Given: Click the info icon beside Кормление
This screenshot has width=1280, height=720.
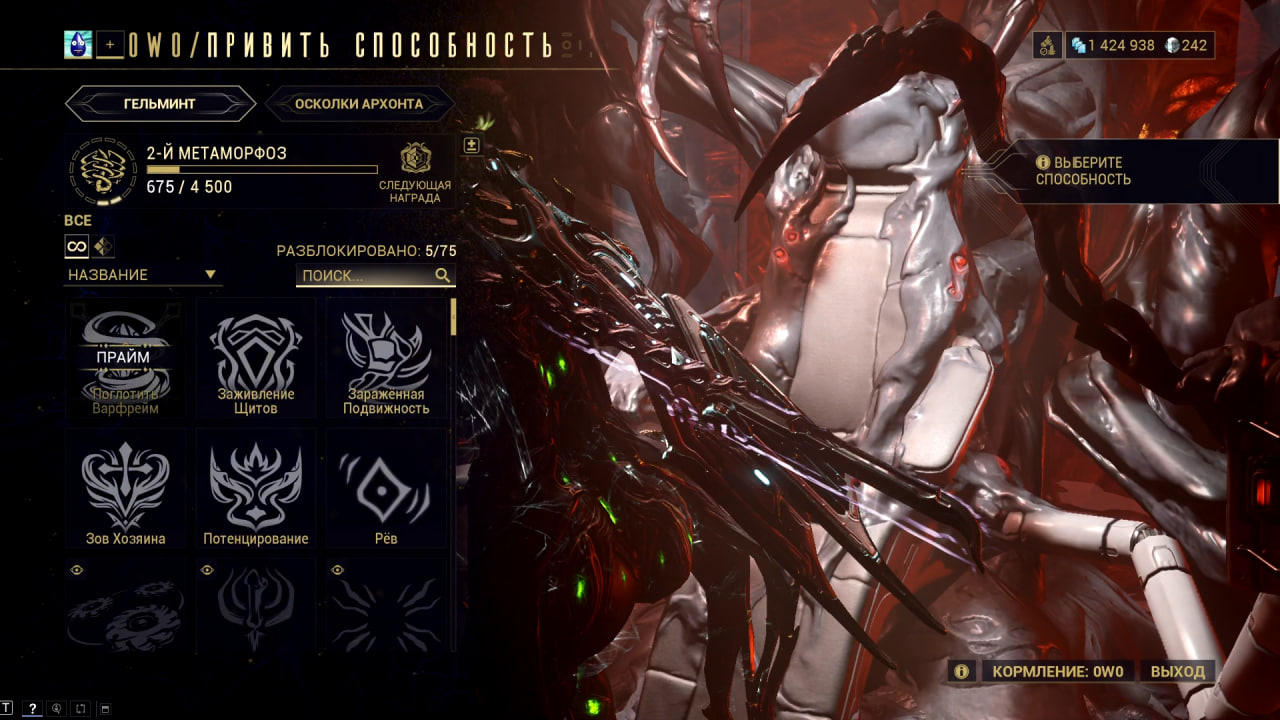Looking at the screenshot, I should 961,671.
